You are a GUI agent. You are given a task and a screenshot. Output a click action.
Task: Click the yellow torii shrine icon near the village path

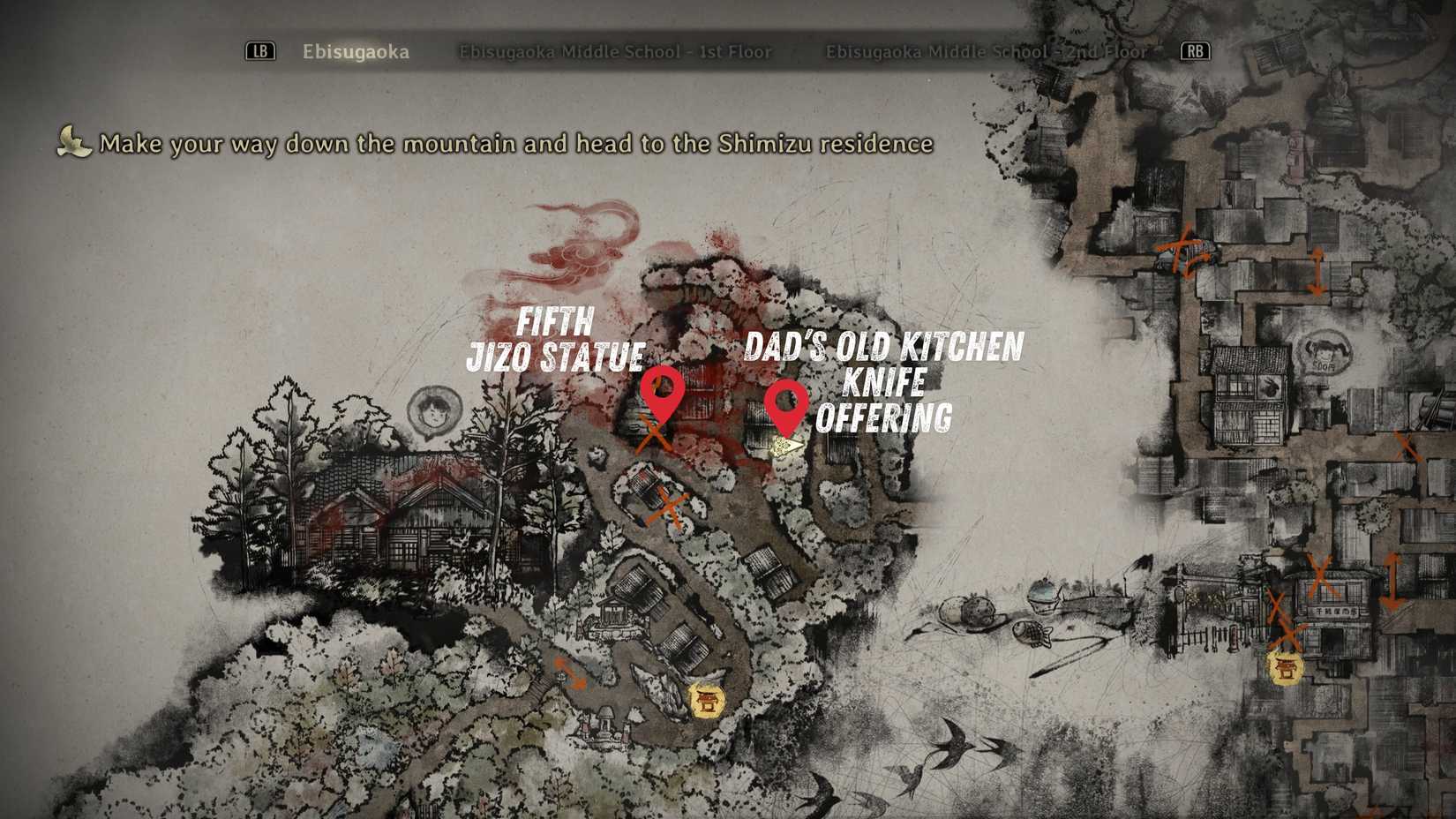point(708,702)
